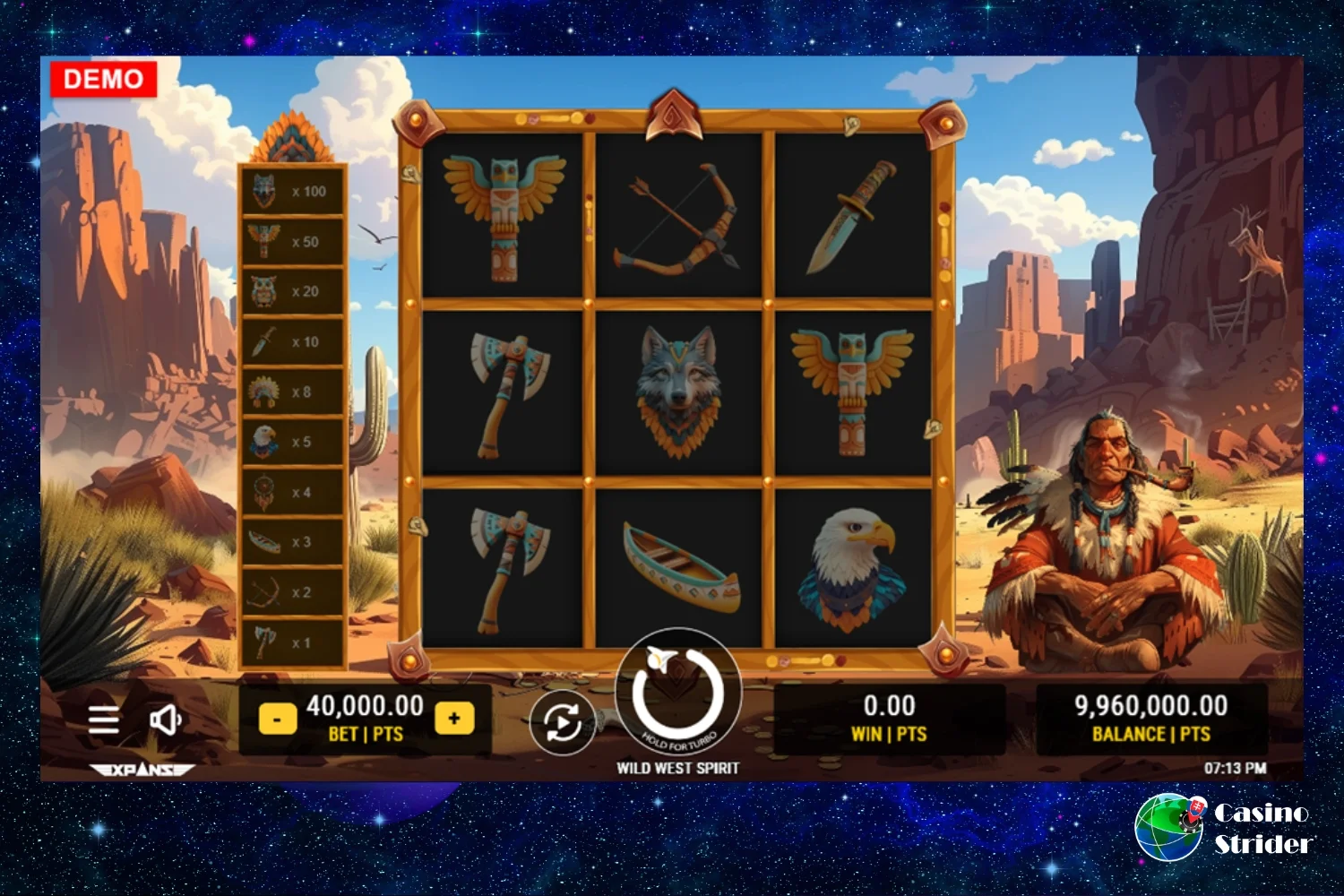Image resolution: width=1344 pixels, height=896 pixels.
Task: Spin the reels with the big spin button
Action: (x=678, y=691)
